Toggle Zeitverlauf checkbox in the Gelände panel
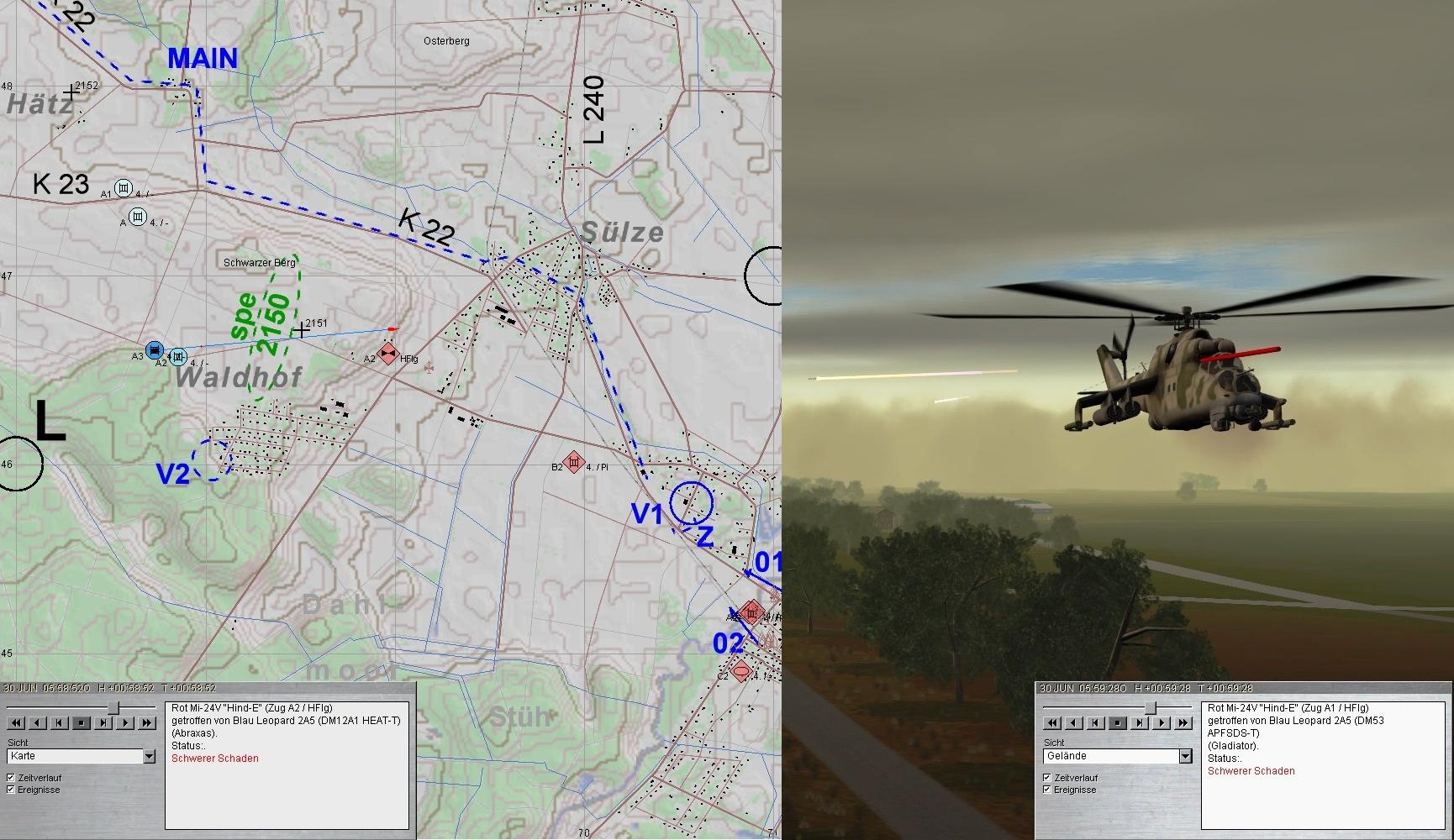Screen dimensions: 1454x840 (1047, 778)
